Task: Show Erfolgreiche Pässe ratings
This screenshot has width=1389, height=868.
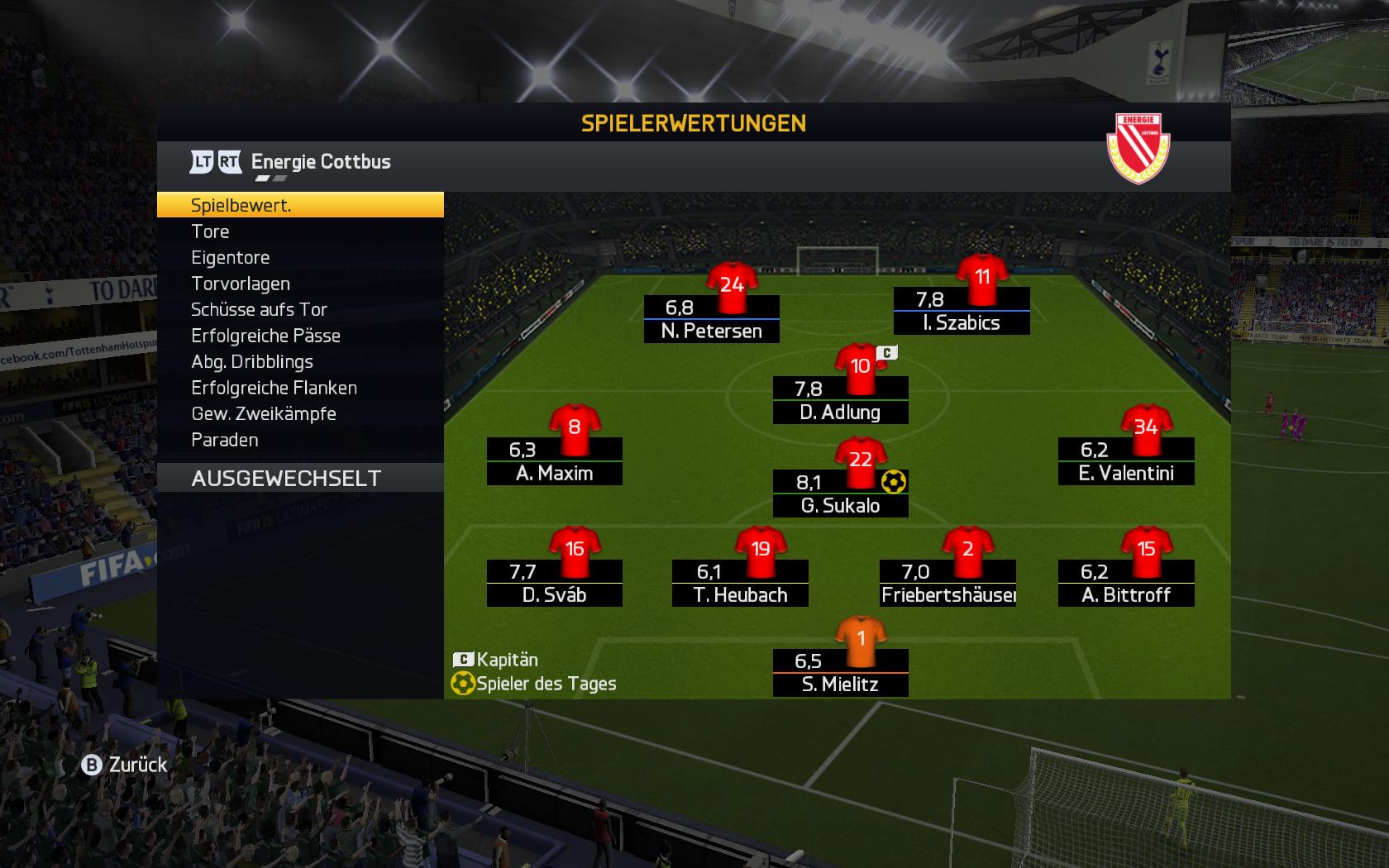Action: 299,336
